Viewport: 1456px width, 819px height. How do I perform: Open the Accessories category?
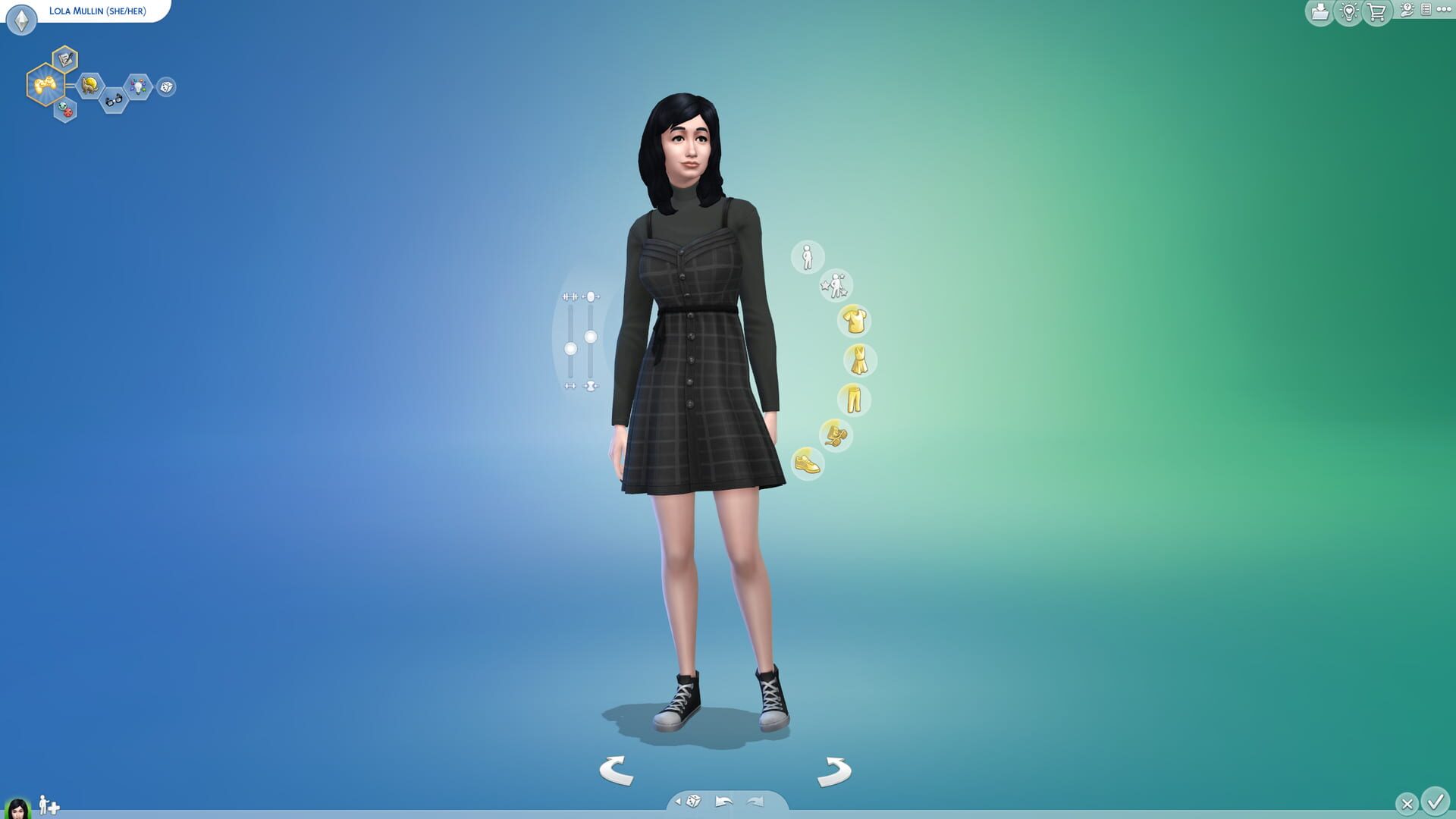836,434
